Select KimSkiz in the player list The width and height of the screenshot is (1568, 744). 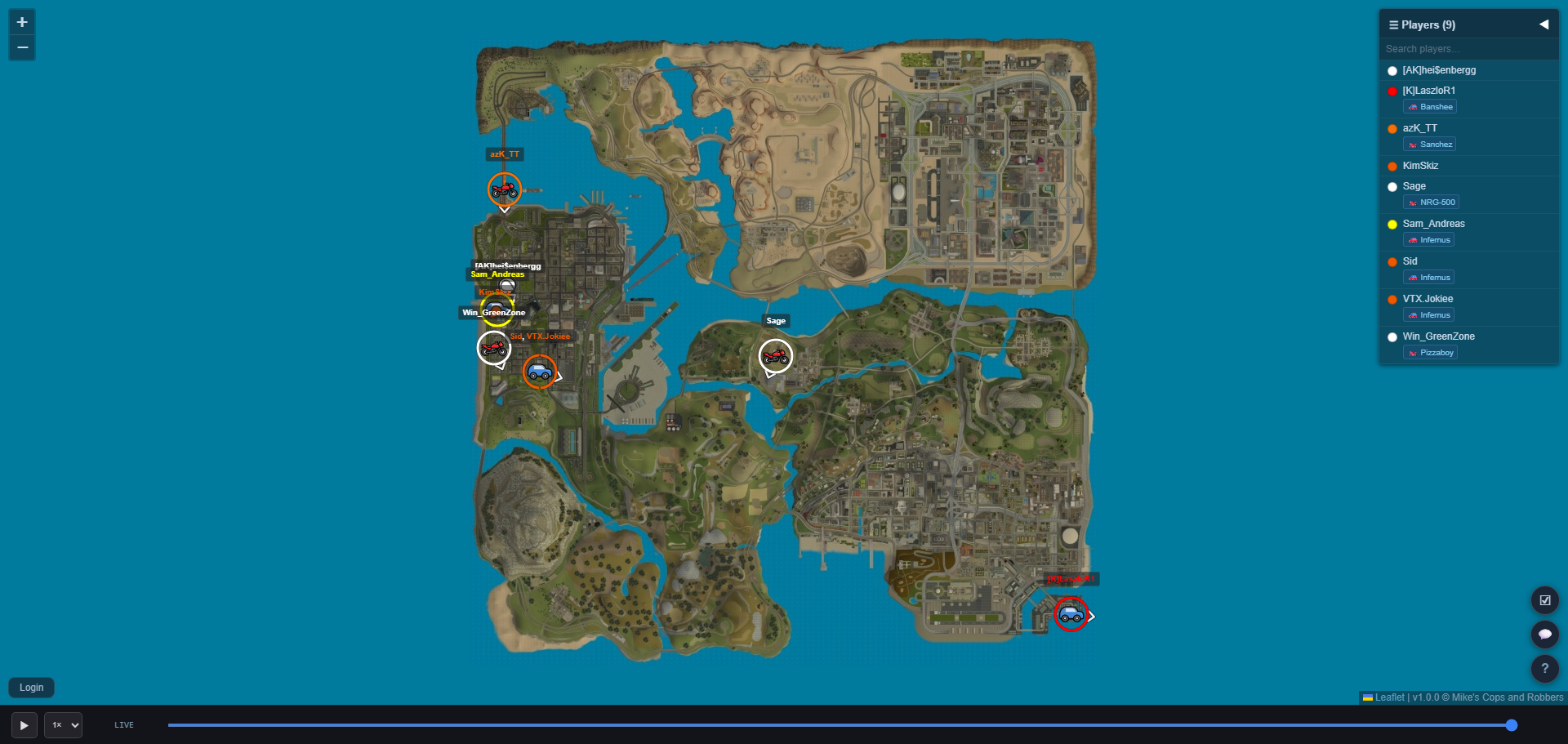tap(1420, 166)
